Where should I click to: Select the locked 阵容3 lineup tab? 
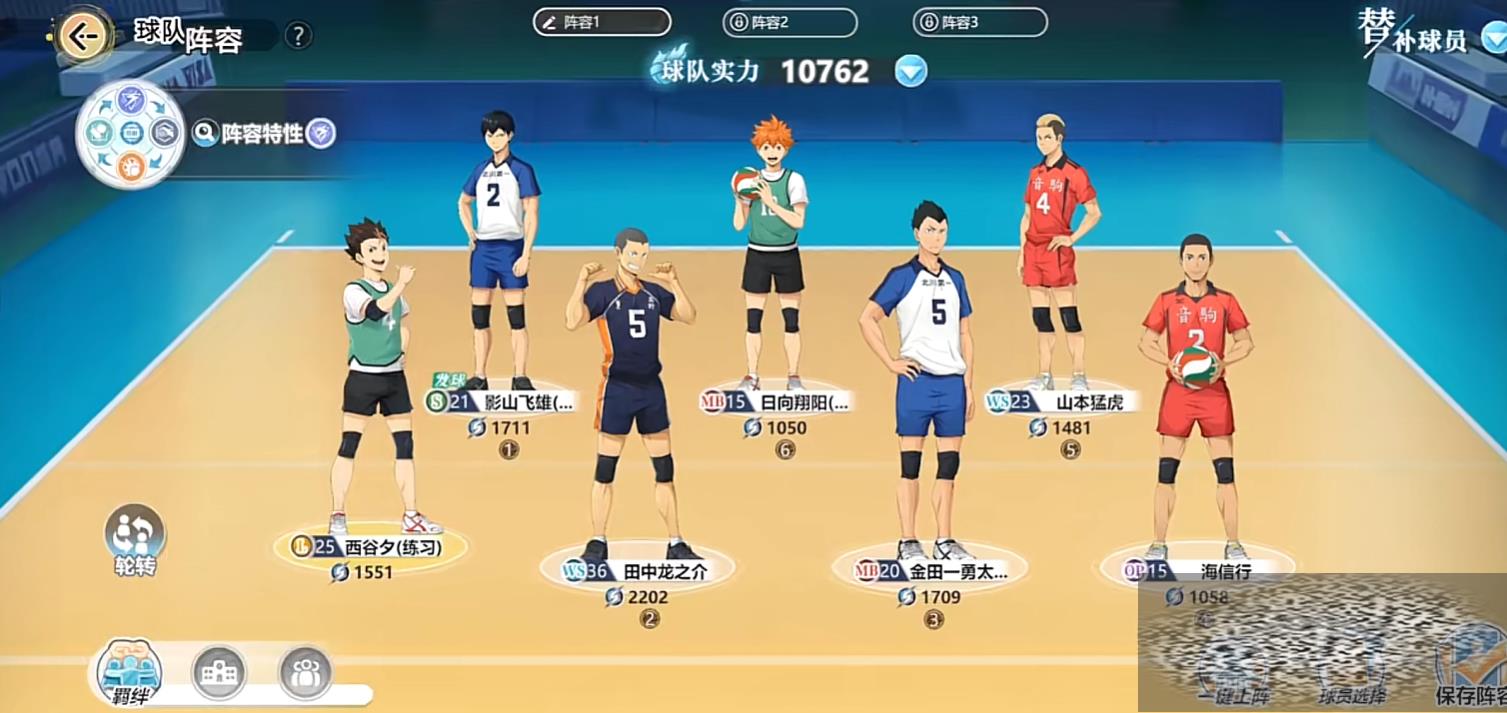tap(979, 22)
